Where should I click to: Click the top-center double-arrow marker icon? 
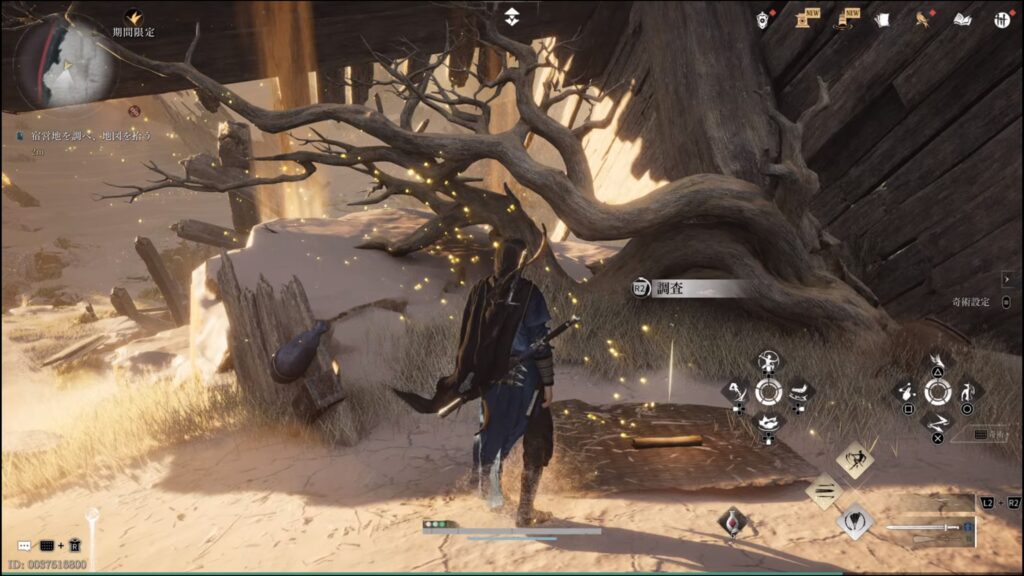[x=512, y=17]
